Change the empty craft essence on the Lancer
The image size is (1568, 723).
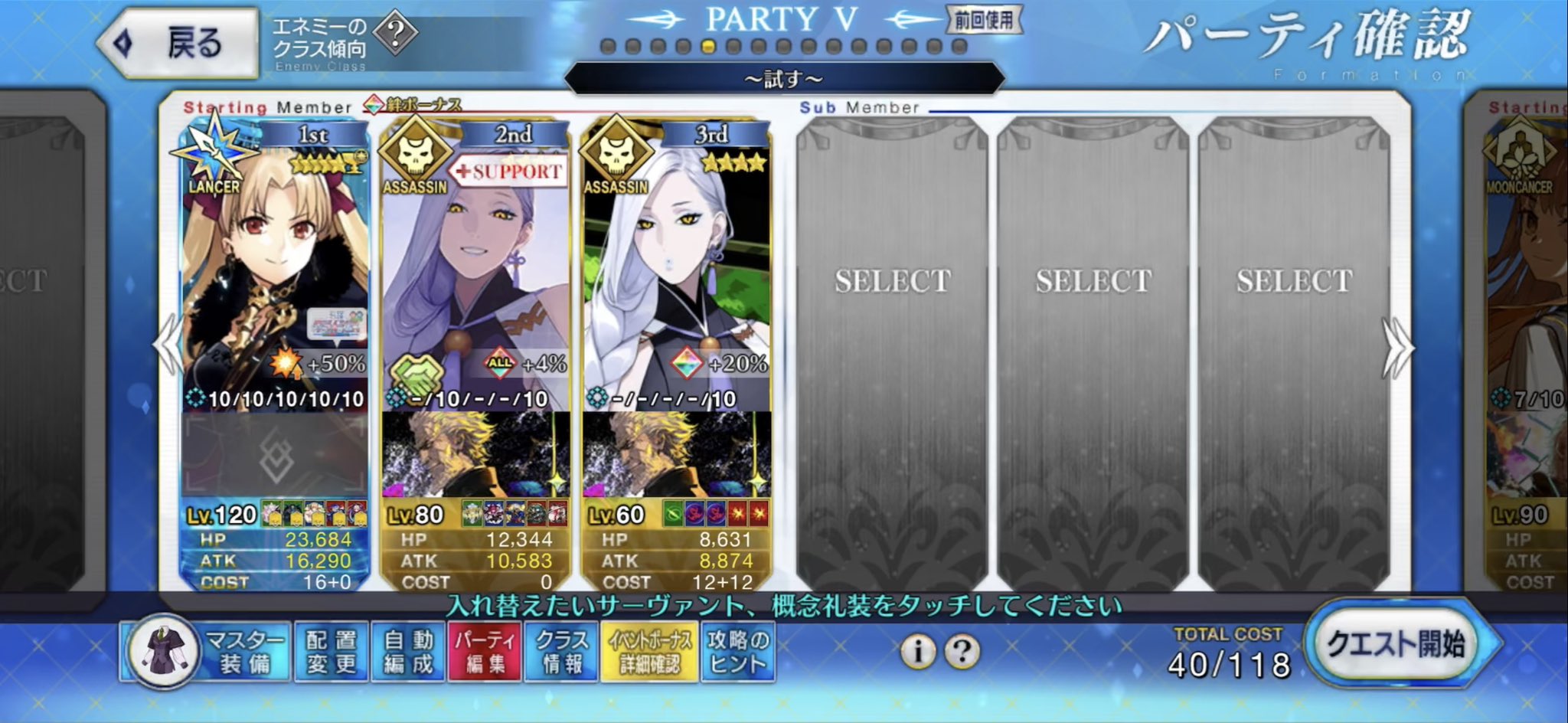click(x=274, y=456)
